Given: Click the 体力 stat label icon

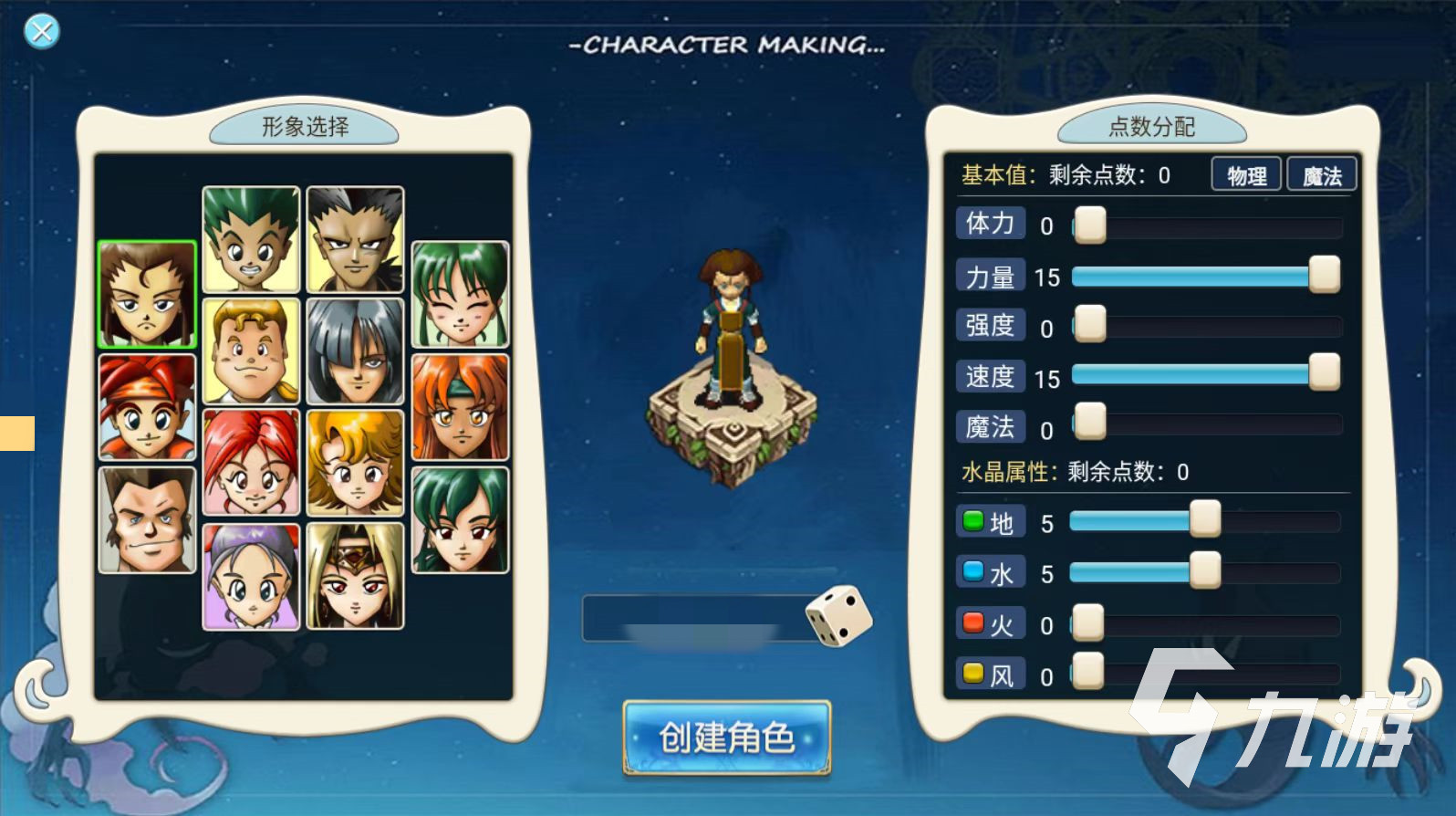Looking at the screenshot, I should (x=990, y=223).
